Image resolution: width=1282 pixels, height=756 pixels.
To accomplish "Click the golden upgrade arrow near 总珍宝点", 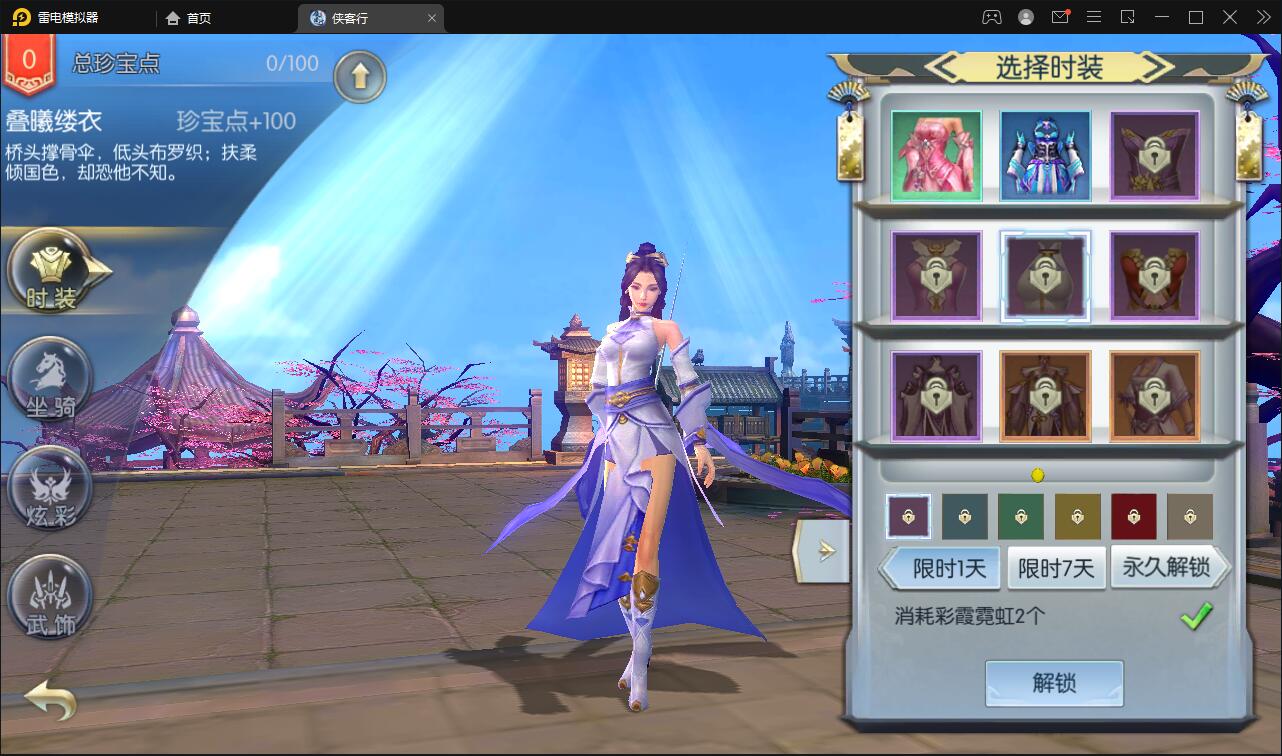I will point(360,76).
